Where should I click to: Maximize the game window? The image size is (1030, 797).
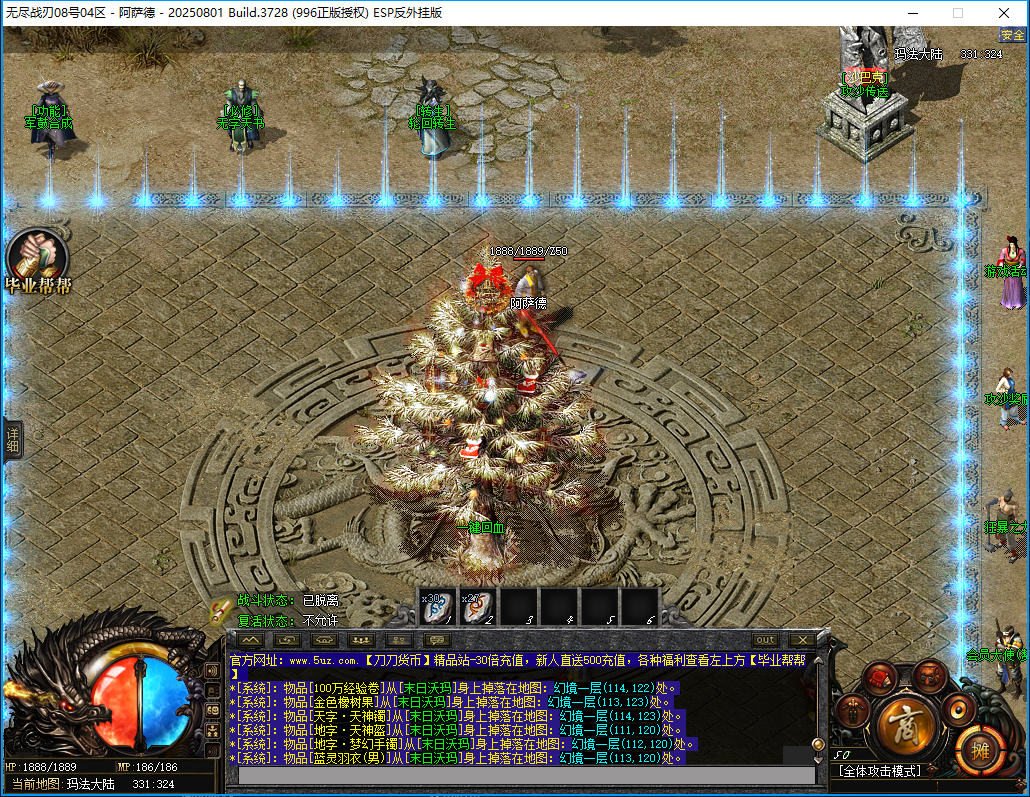tap(958, 13)
